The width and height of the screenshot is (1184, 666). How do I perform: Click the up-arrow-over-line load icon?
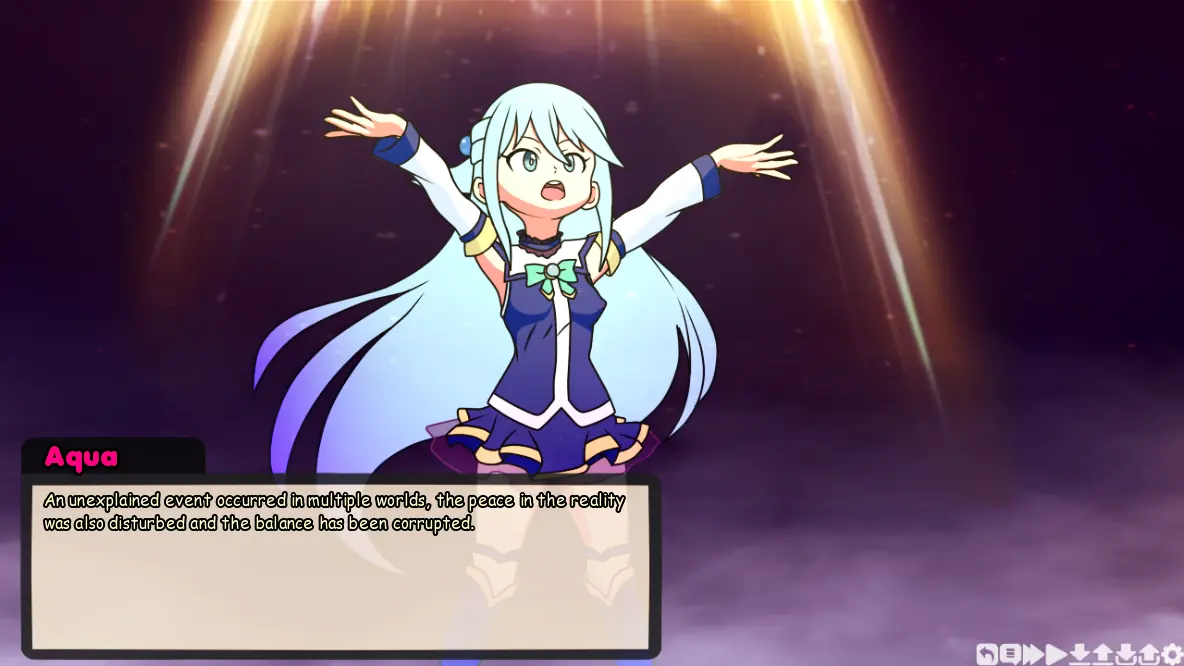coord(1103,654)
